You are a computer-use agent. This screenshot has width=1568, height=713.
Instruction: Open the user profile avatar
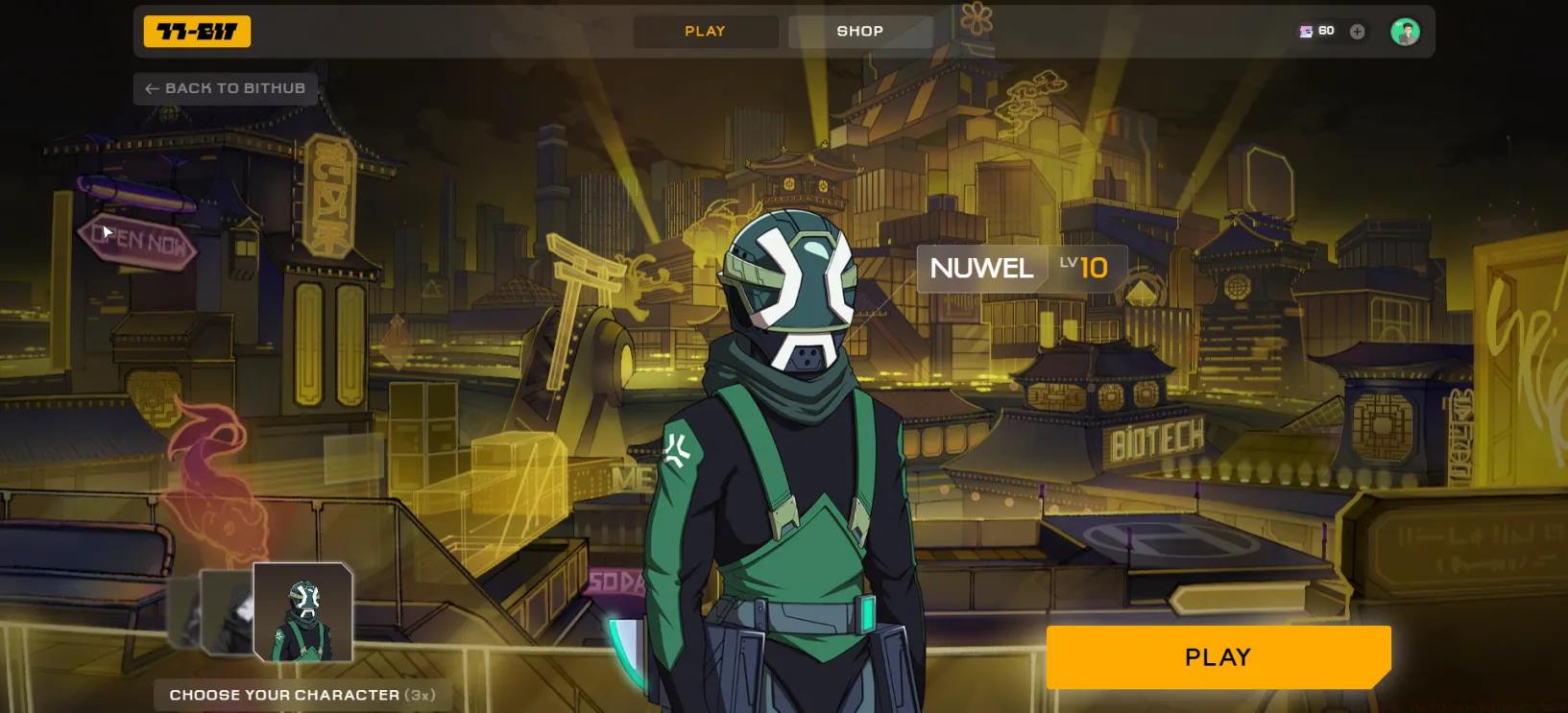point(1405,32)
